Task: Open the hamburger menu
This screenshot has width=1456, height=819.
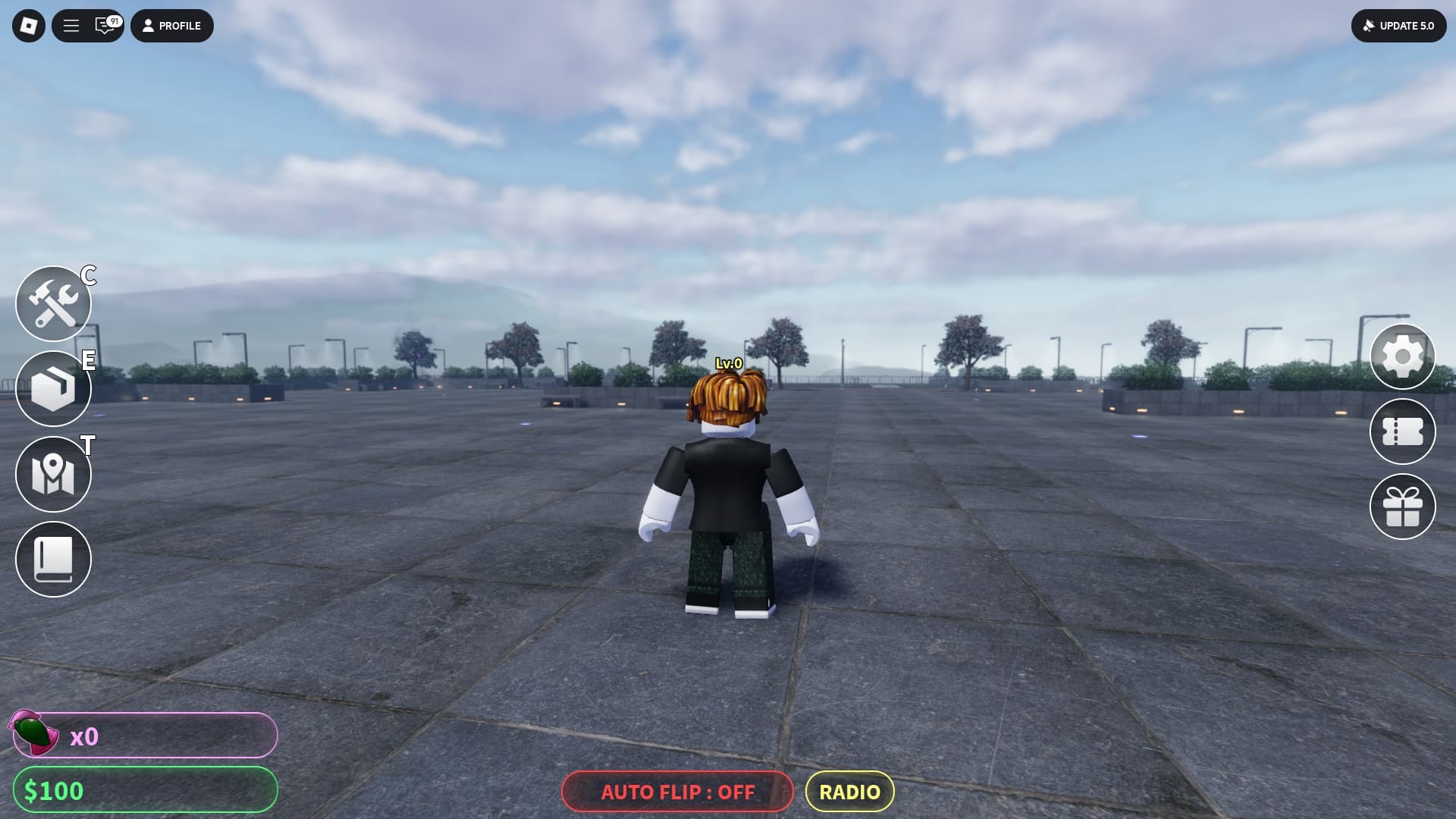Action: pyautogui.click(x=71, y=26)
